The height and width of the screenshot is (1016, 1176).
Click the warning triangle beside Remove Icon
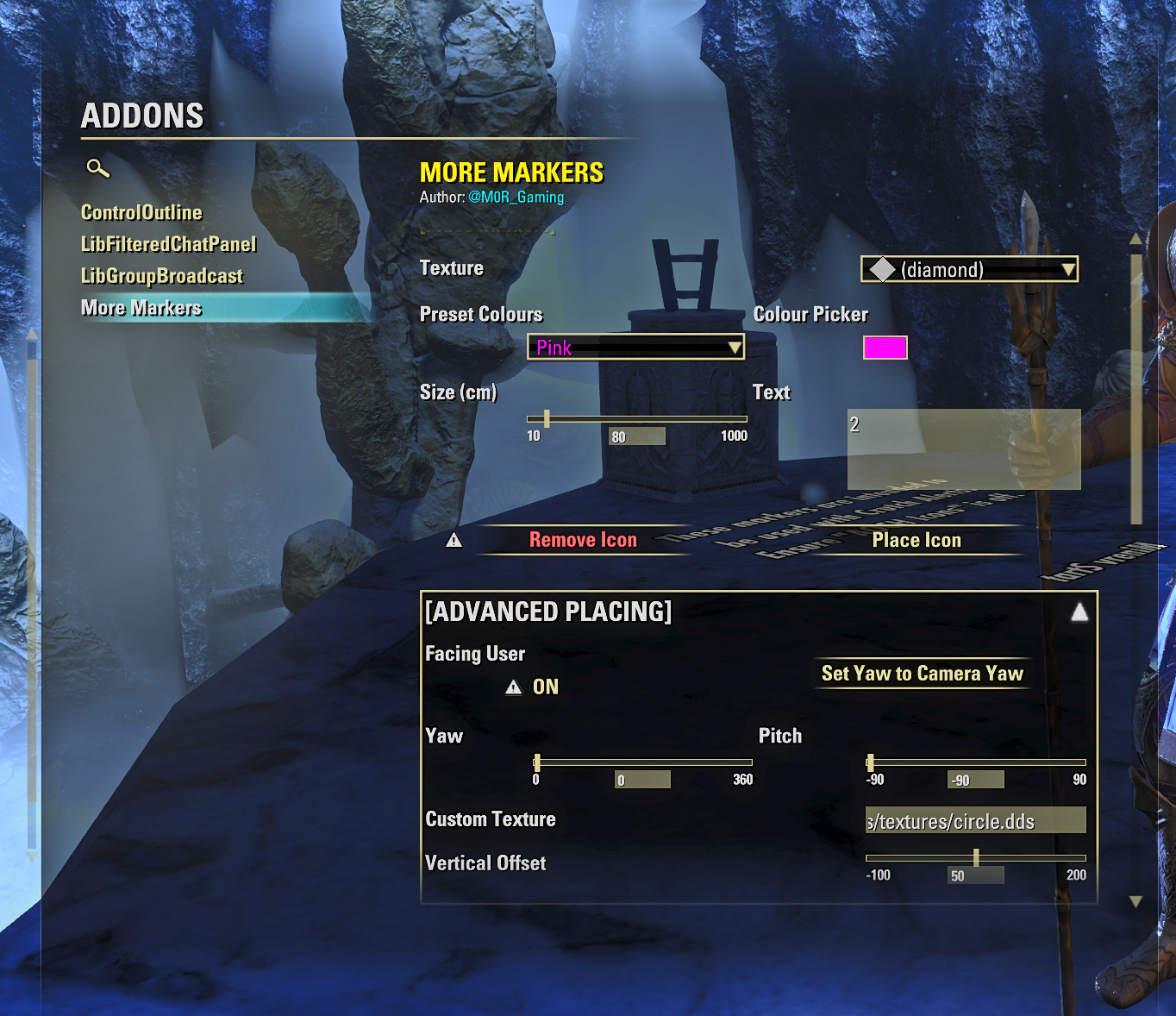click(x=454, y=539)
